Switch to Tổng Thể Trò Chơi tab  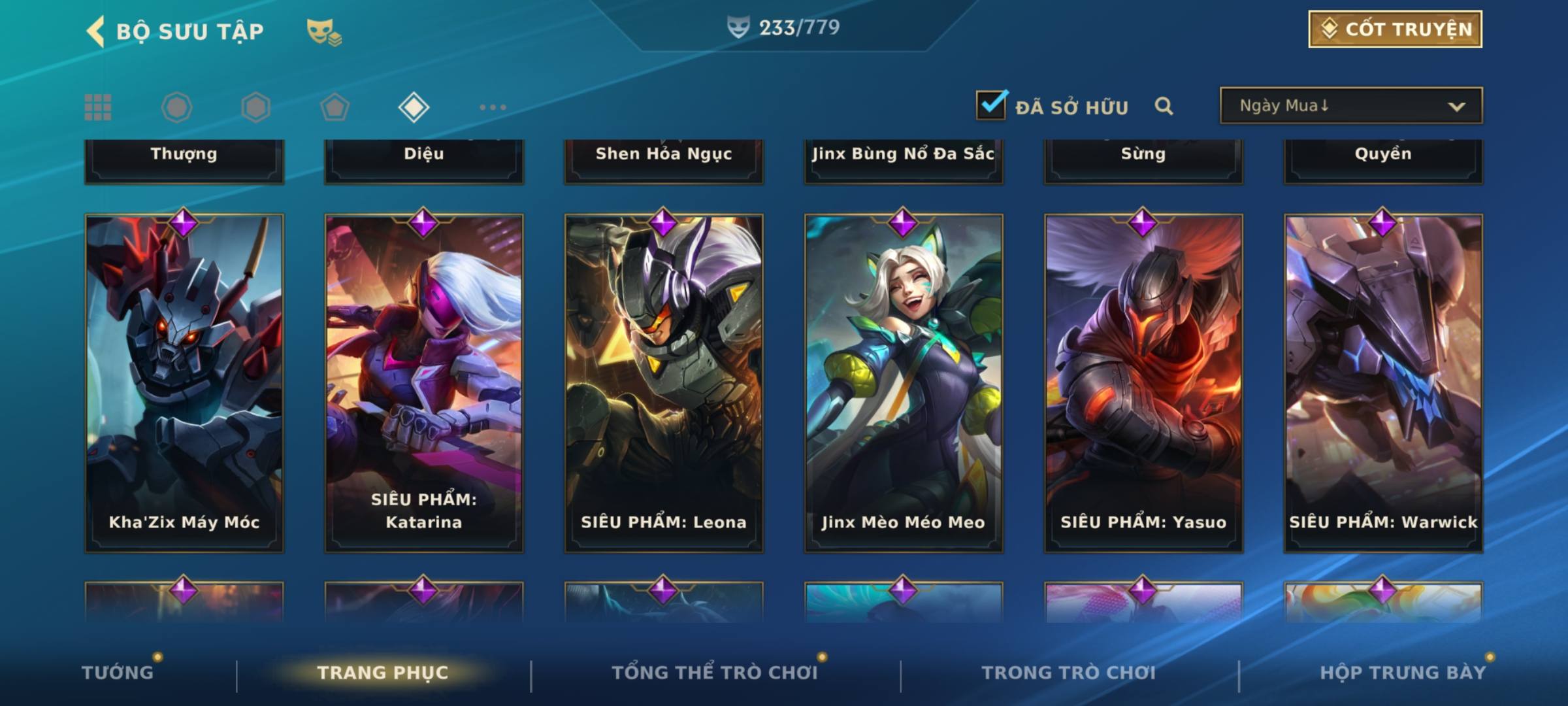pyautogui.click(x=715, y=673)
